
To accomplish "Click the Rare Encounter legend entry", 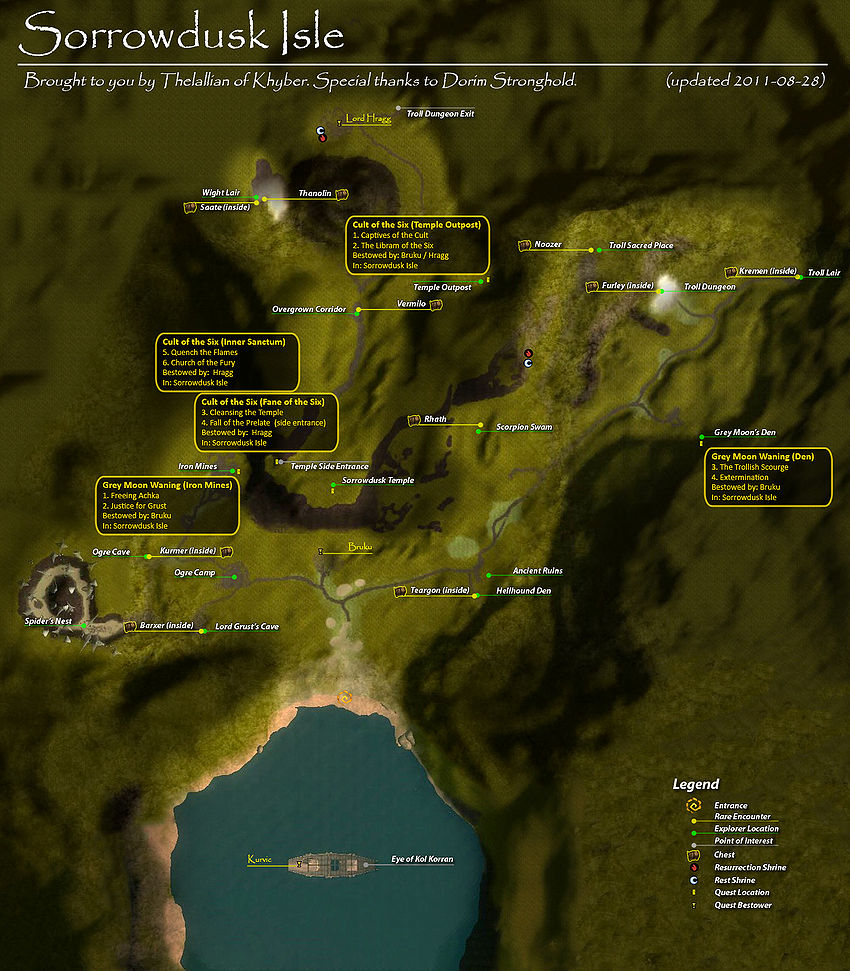I will point(741,817).
